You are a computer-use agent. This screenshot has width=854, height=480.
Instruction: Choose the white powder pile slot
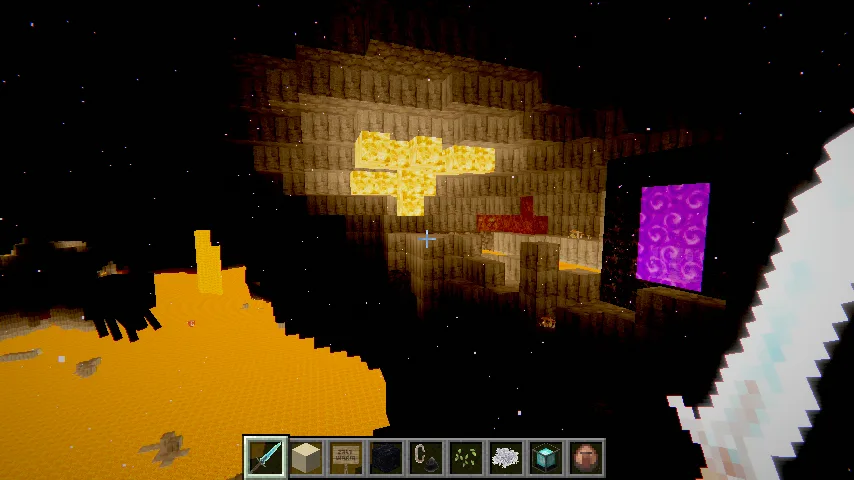coord(506,457)
